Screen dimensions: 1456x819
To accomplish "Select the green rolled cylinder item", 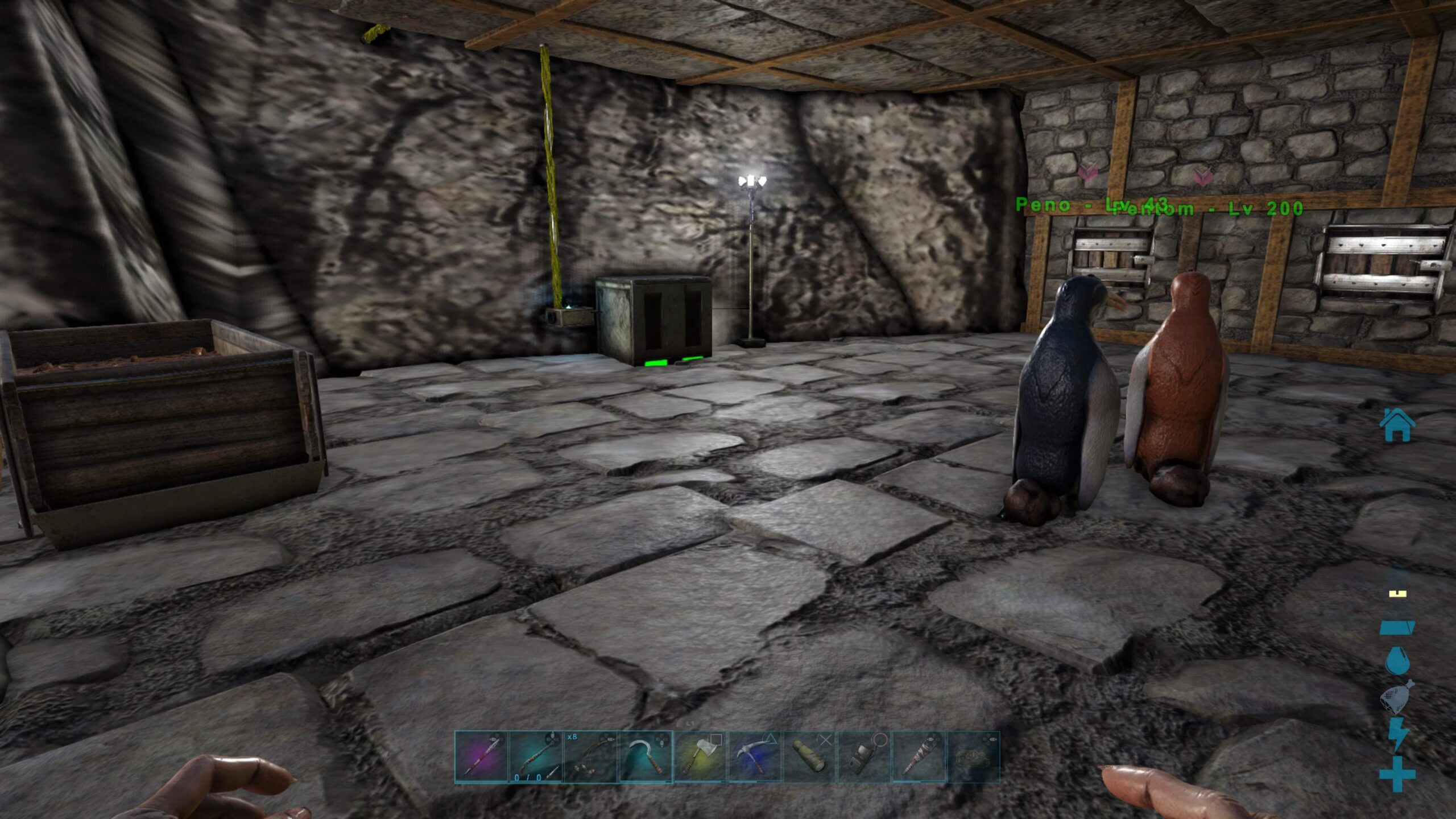I will 809,757.
